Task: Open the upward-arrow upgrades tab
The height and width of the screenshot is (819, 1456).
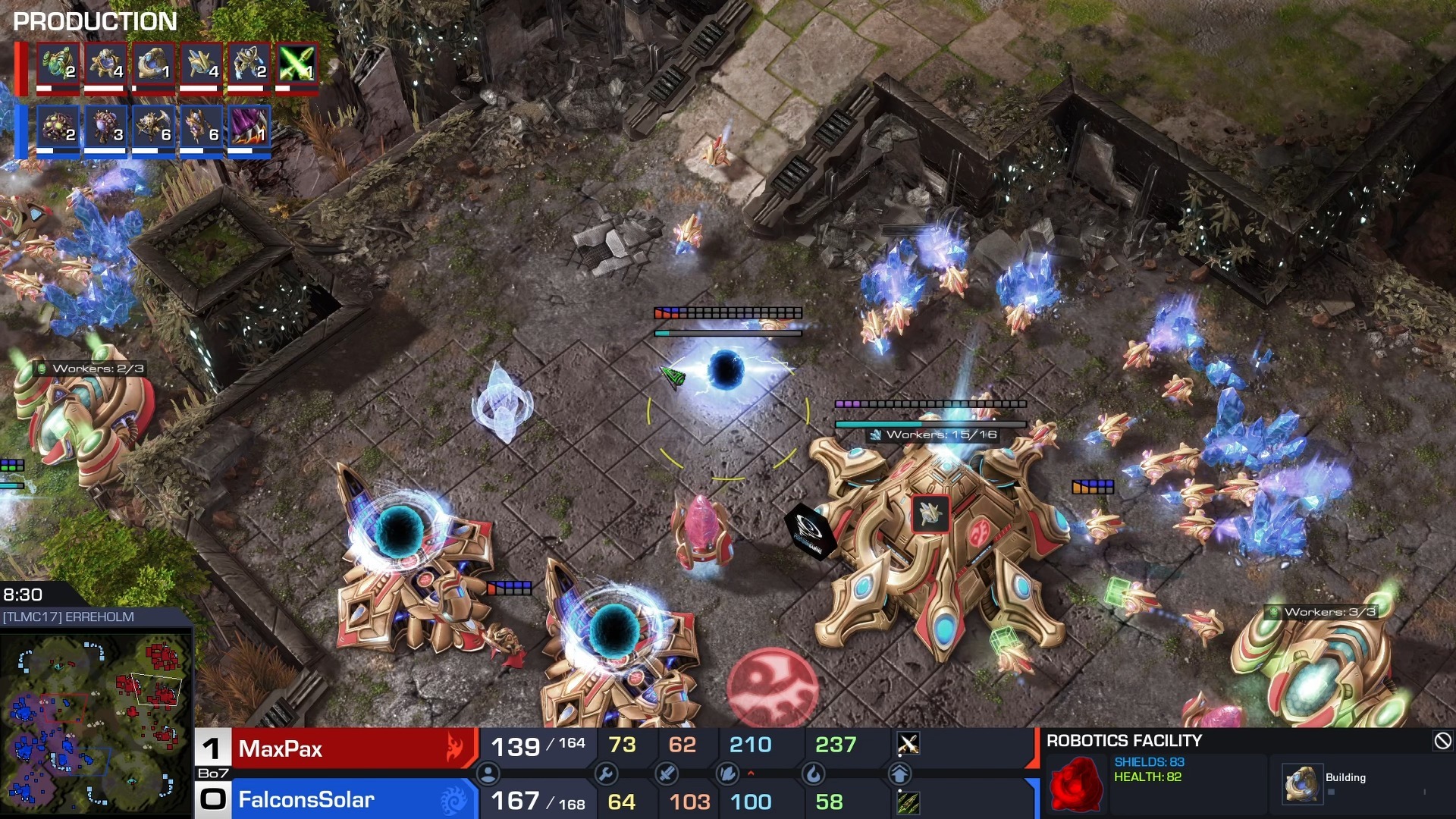Action: (x=899, y=774)
